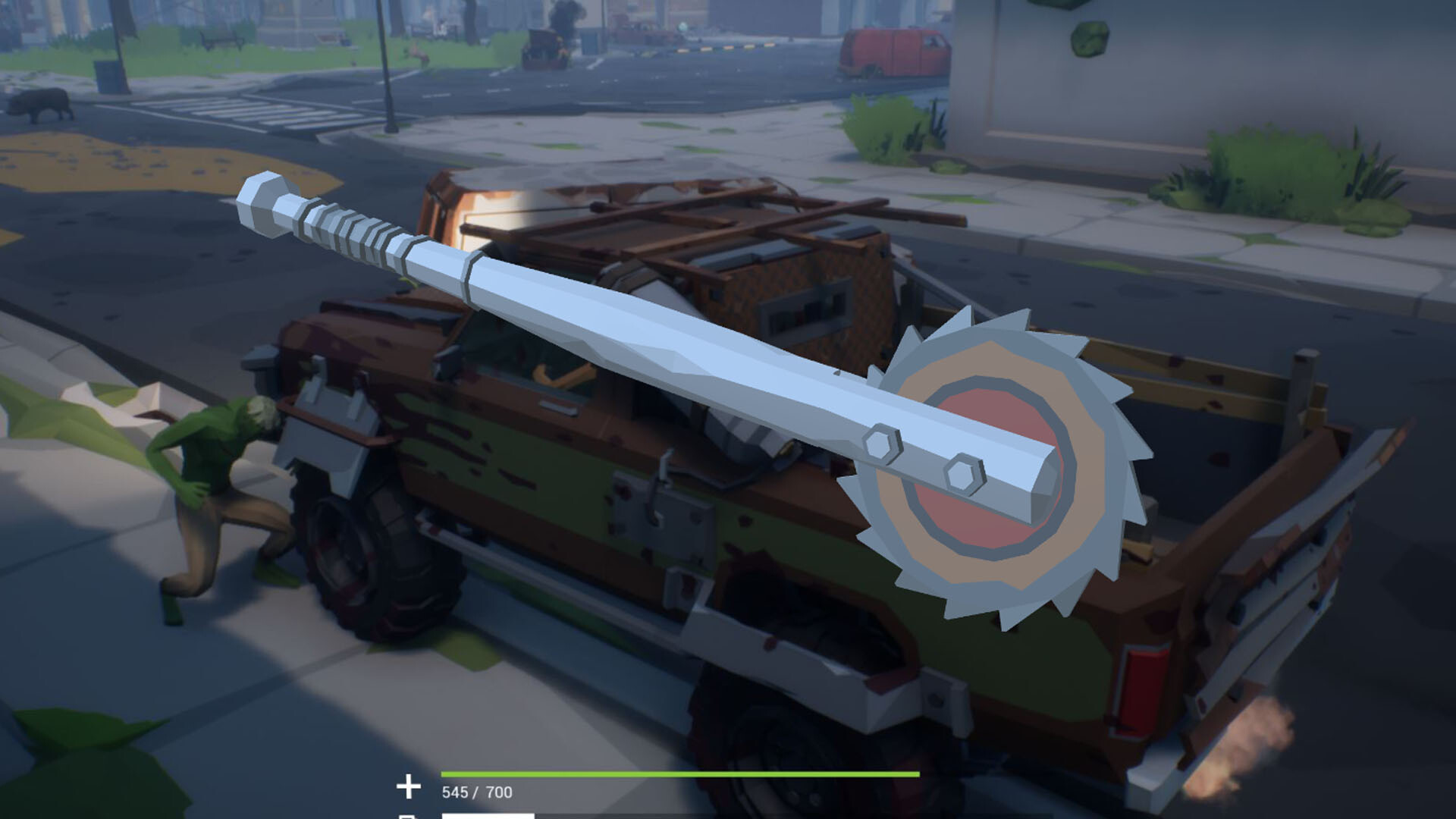Click the icon below the health cross
The image size is (1456, 819).
pyautogui.click(x=408, y=815)
